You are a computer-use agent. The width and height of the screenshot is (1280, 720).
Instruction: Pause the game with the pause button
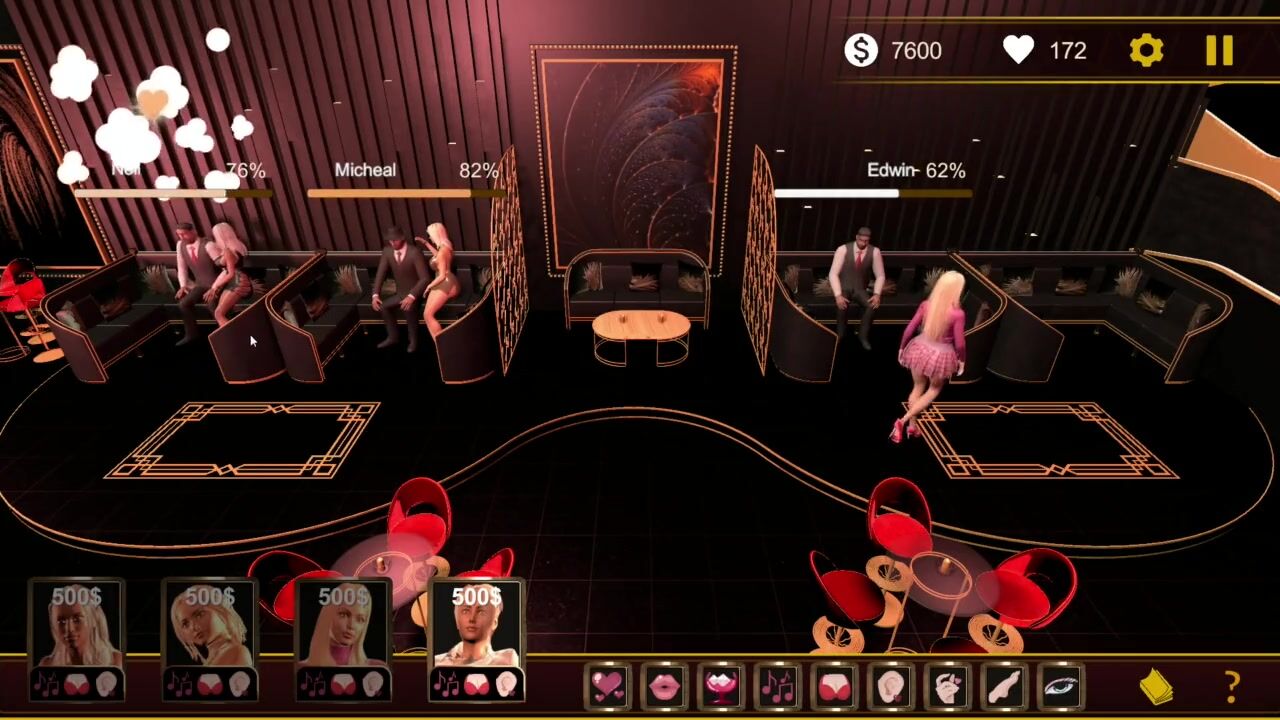[x=1219, y=51]
